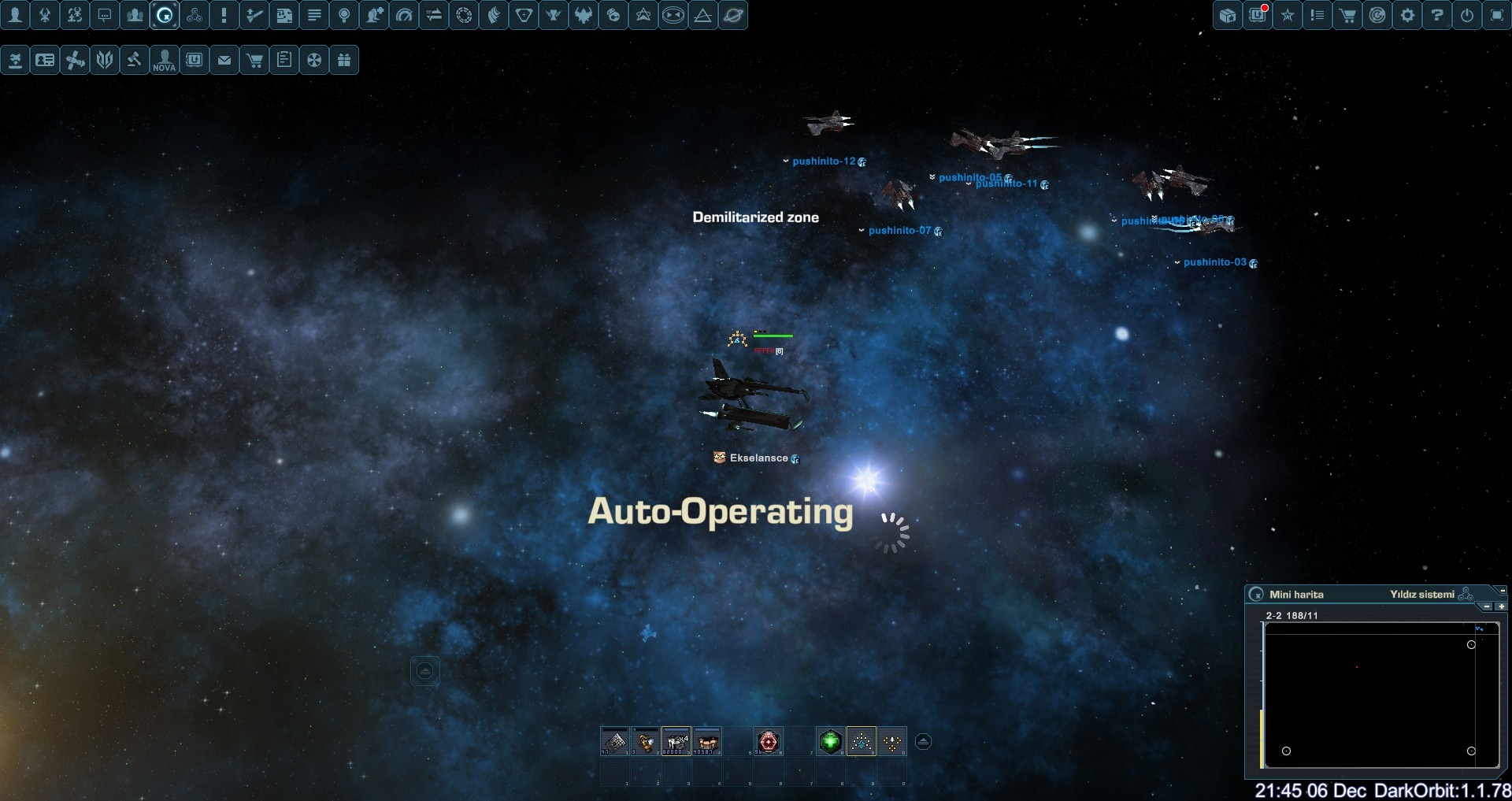Open the shop cart in top-right bar
The image size is (1512, 801).
(x=1347, y=15)
